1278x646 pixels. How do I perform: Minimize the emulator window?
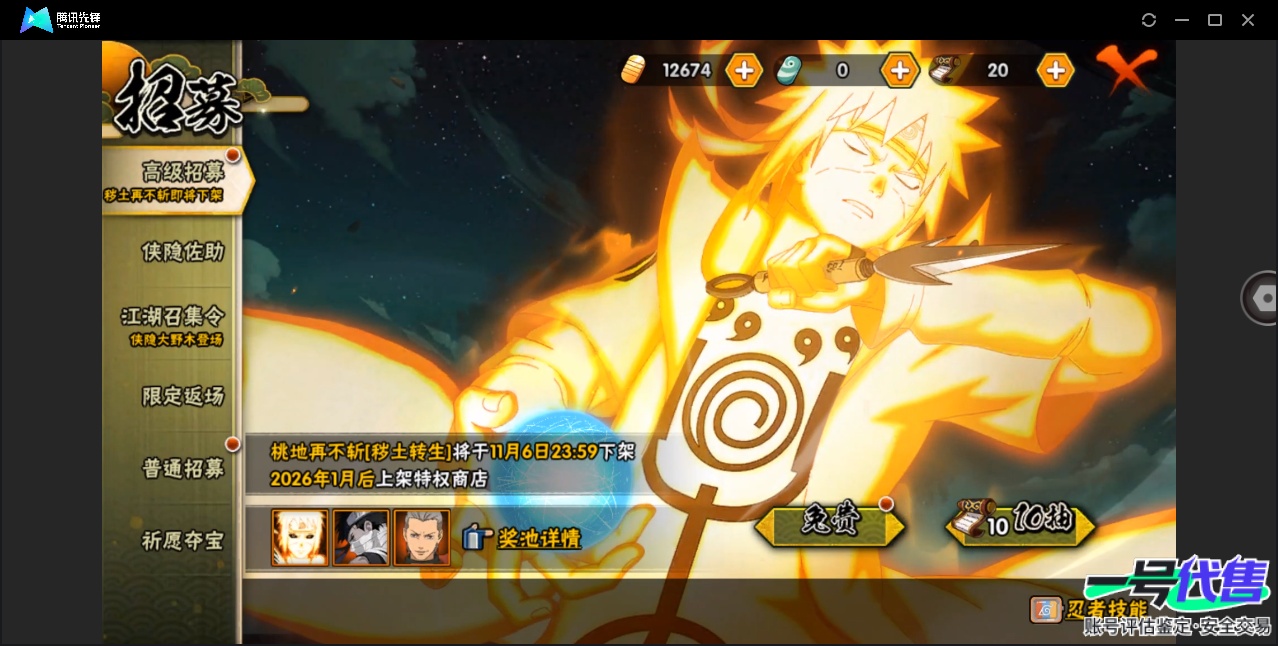tap(1182, 20)
